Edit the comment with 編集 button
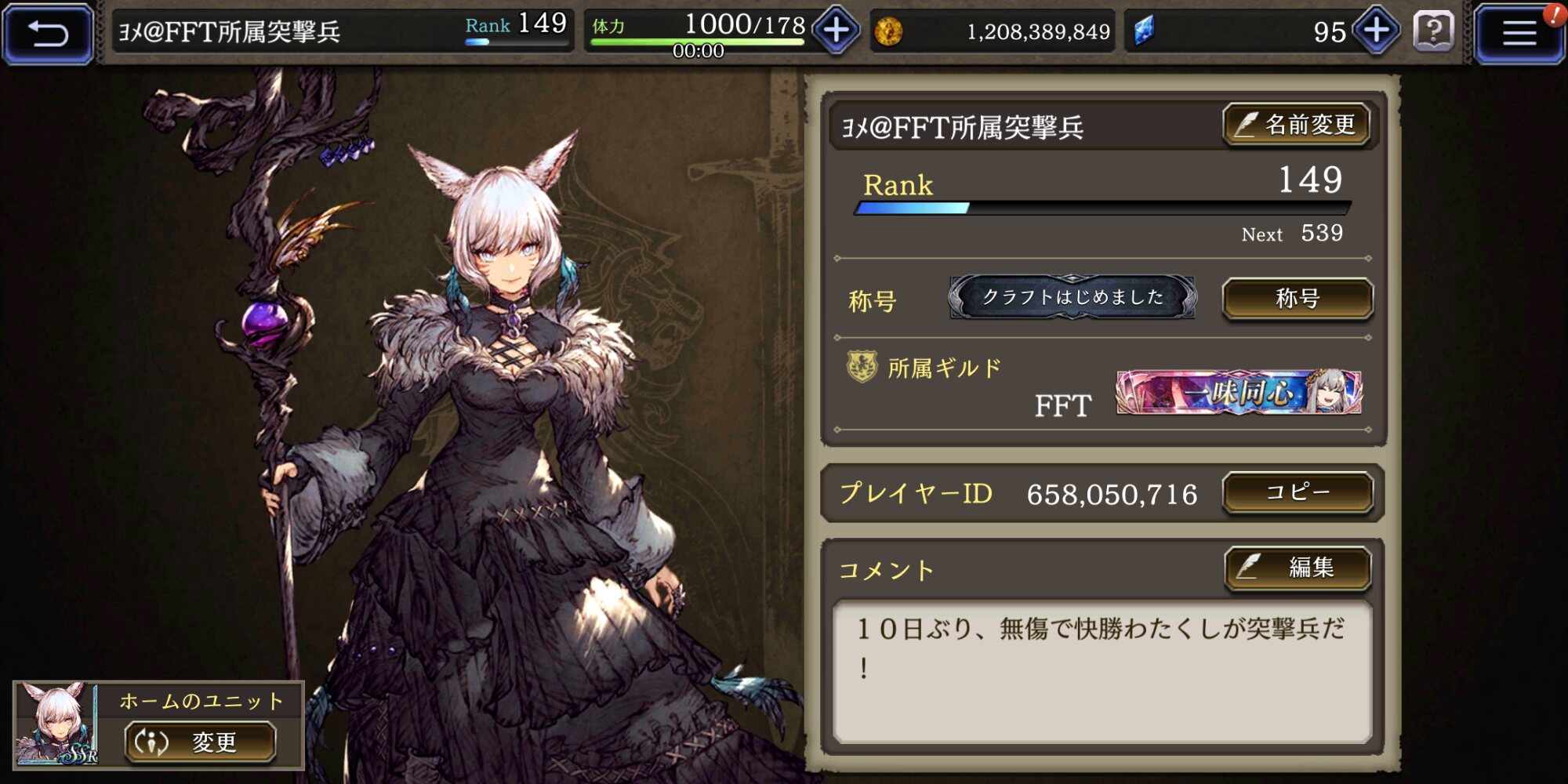This screenshot has height=784, width=1568. click(x=1298, y=568)
